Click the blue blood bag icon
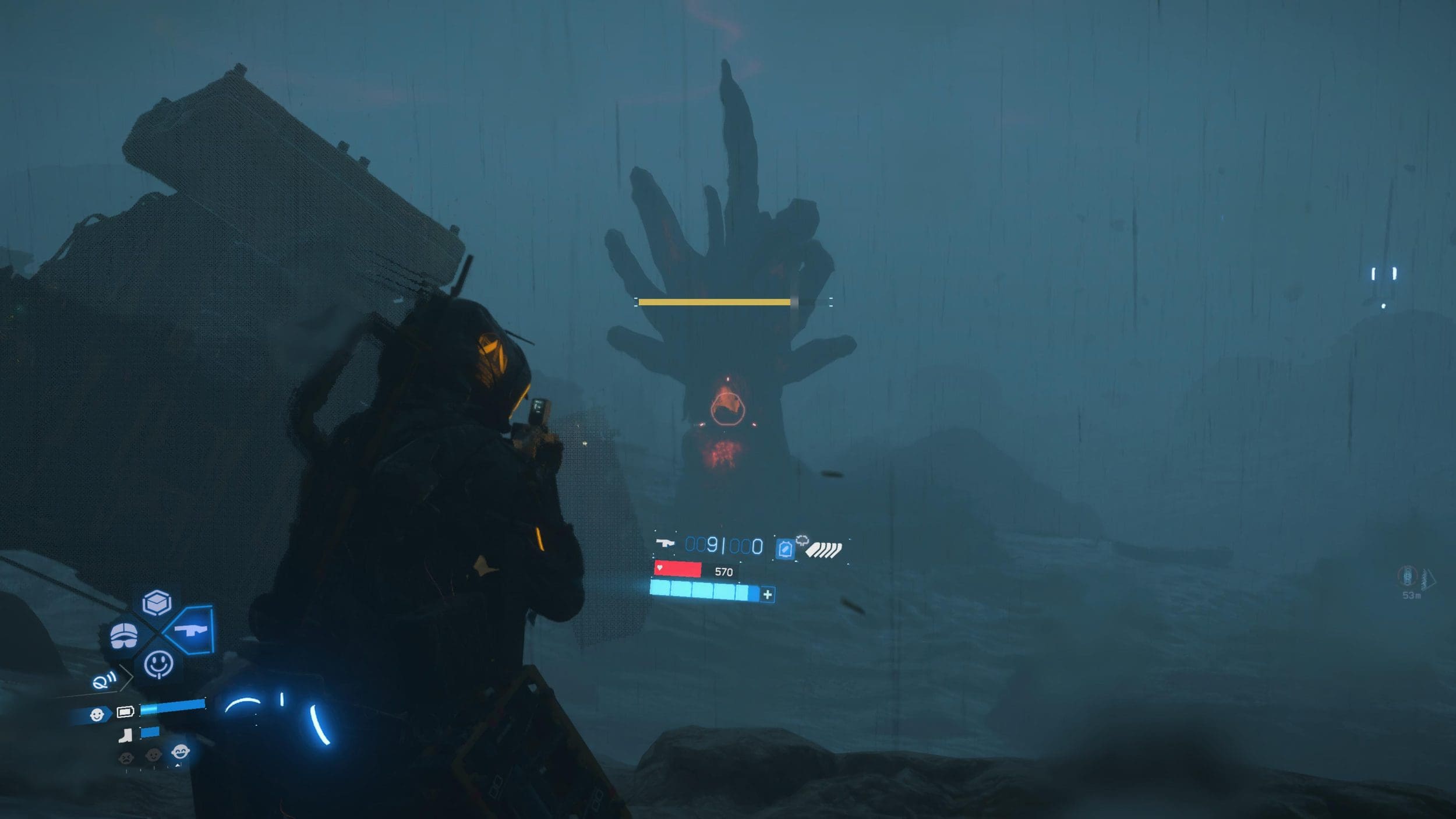Image resolution: width=1456 pixels, height=819 pixels. tap(785, 549)
